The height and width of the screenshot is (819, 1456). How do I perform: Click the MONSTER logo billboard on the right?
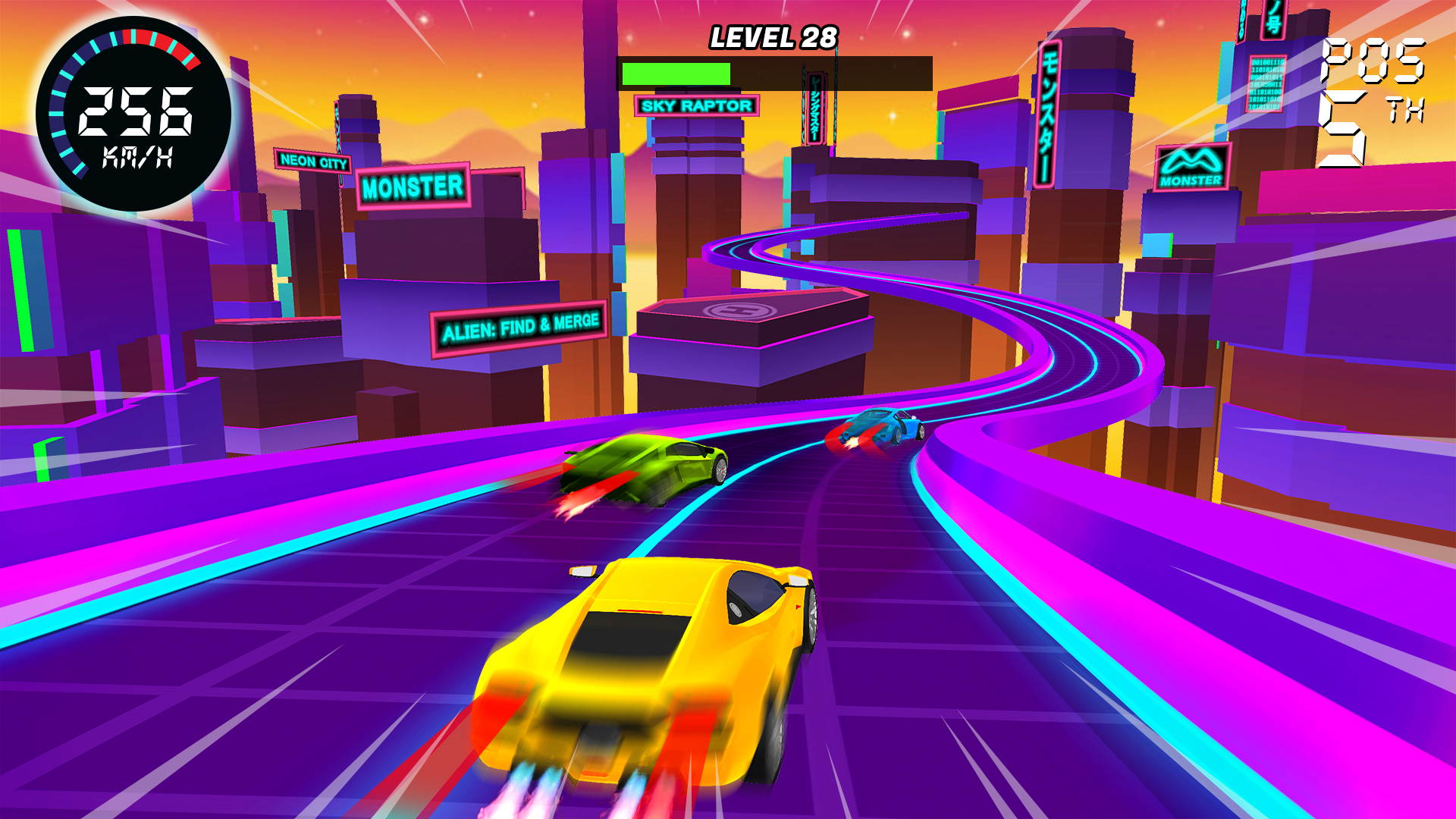coord(1192,165)
